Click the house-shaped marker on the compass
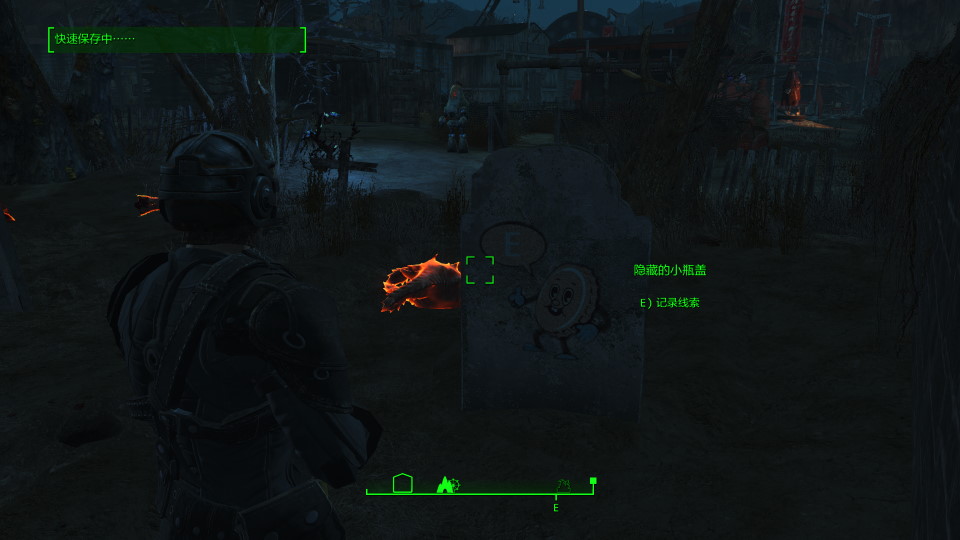Screen dimensions: 960x540 pyautogui.click(x=403, y=483)
